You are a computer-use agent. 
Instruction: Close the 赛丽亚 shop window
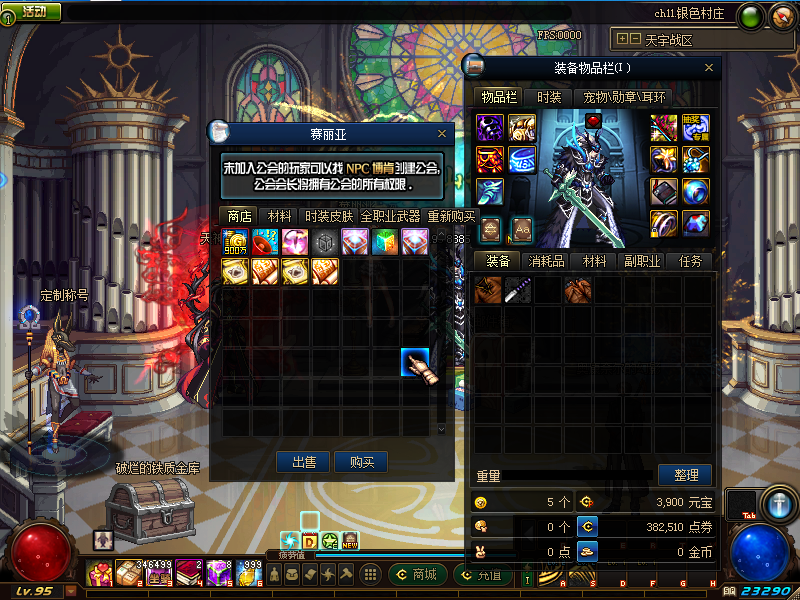click(442, 133)
